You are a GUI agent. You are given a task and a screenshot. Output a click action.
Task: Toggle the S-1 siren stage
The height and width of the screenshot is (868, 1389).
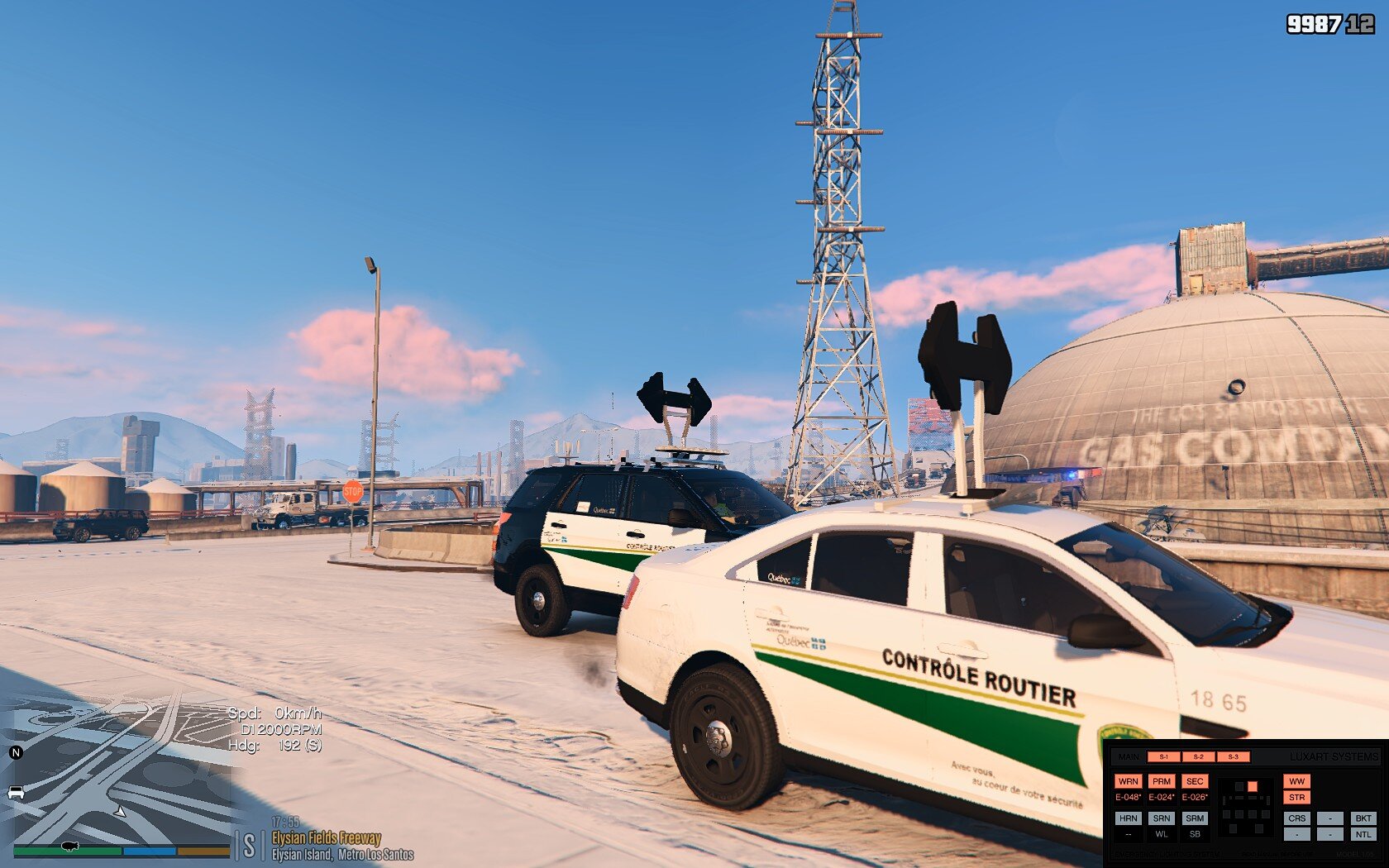coord(1163,756)
